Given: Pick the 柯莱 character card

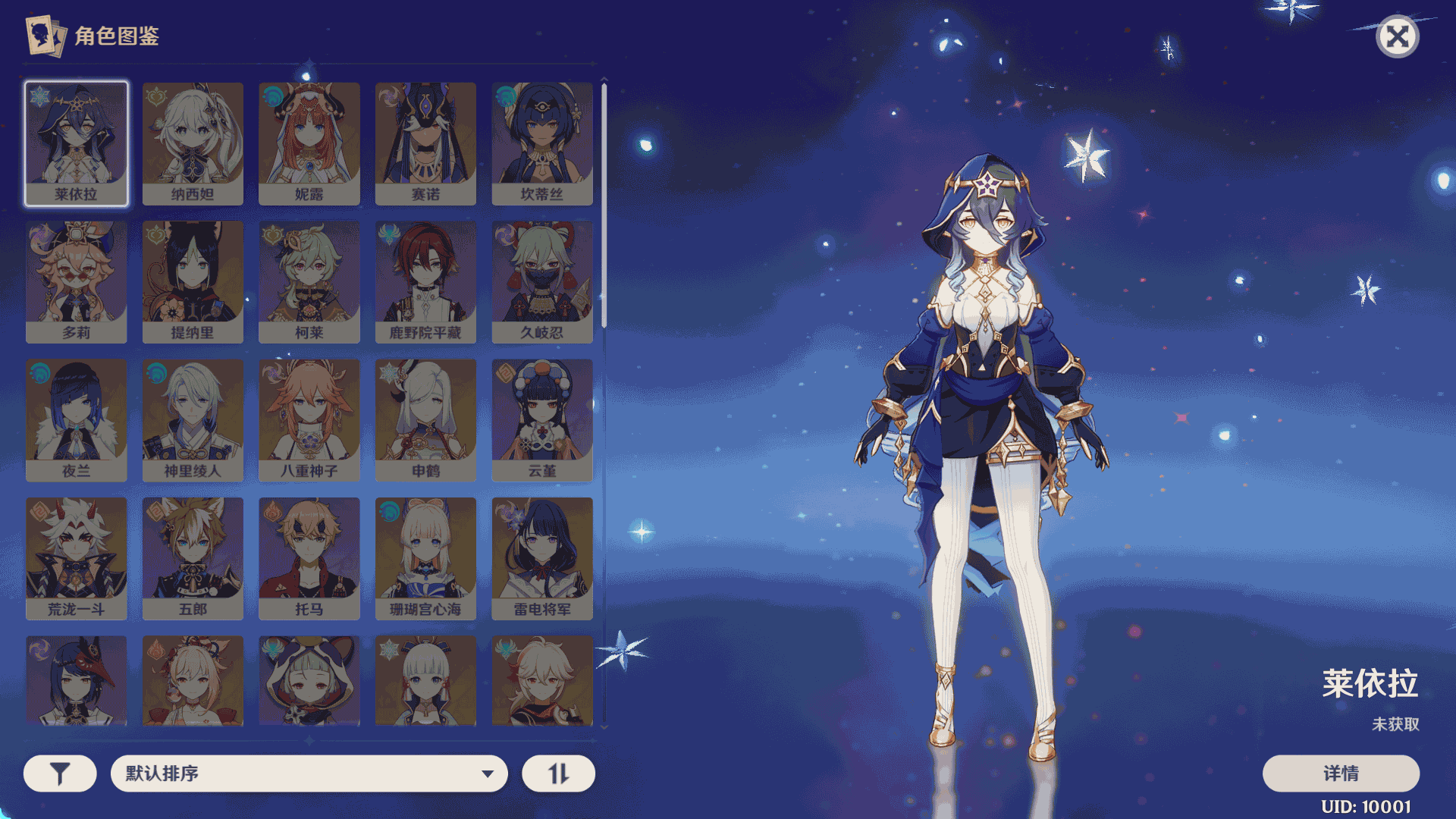Looking at the screenshot, I should coord(309,281).
